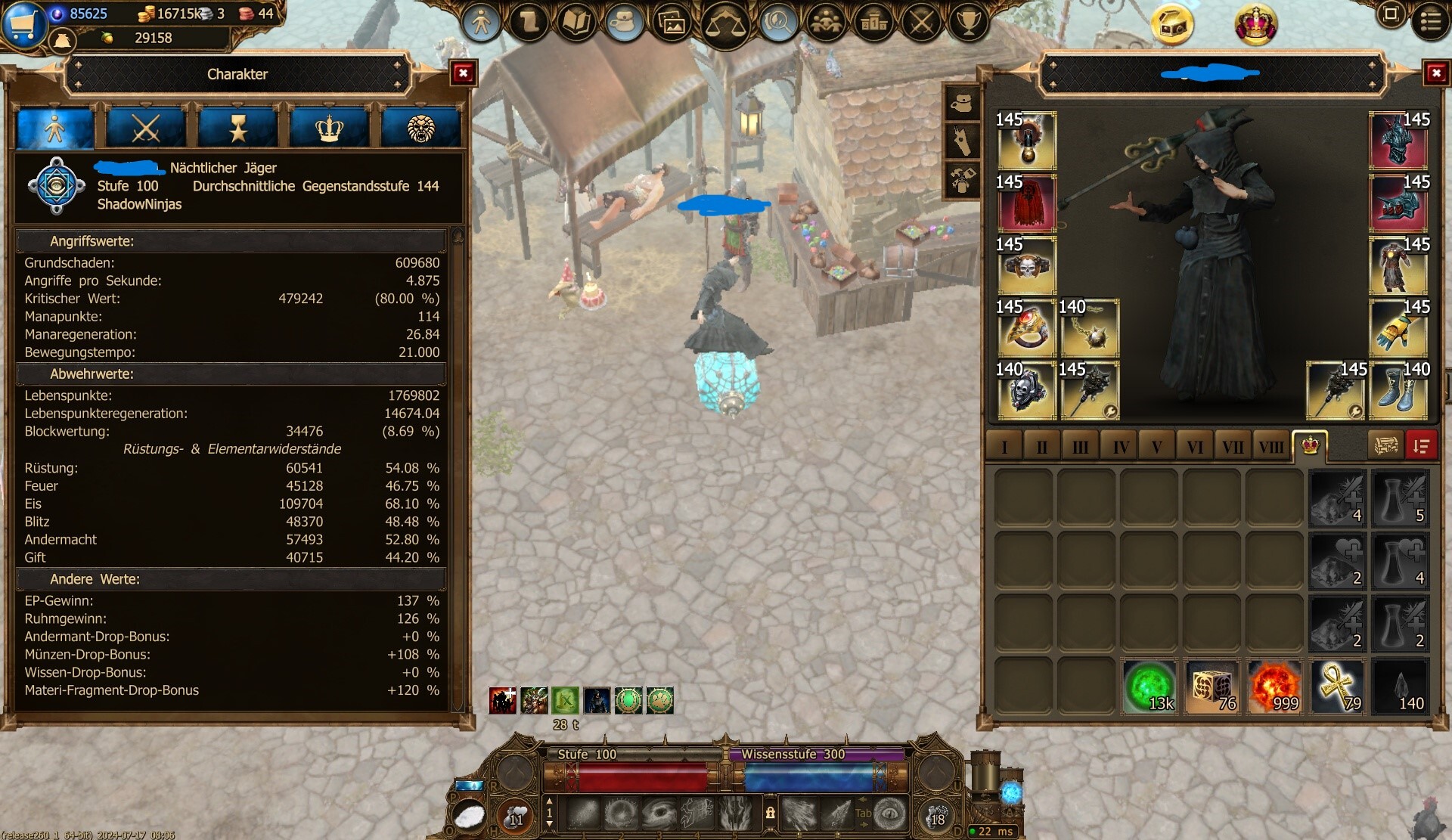Open the trophy achievements menu
Screen dimensions: 1452x840
968,23
